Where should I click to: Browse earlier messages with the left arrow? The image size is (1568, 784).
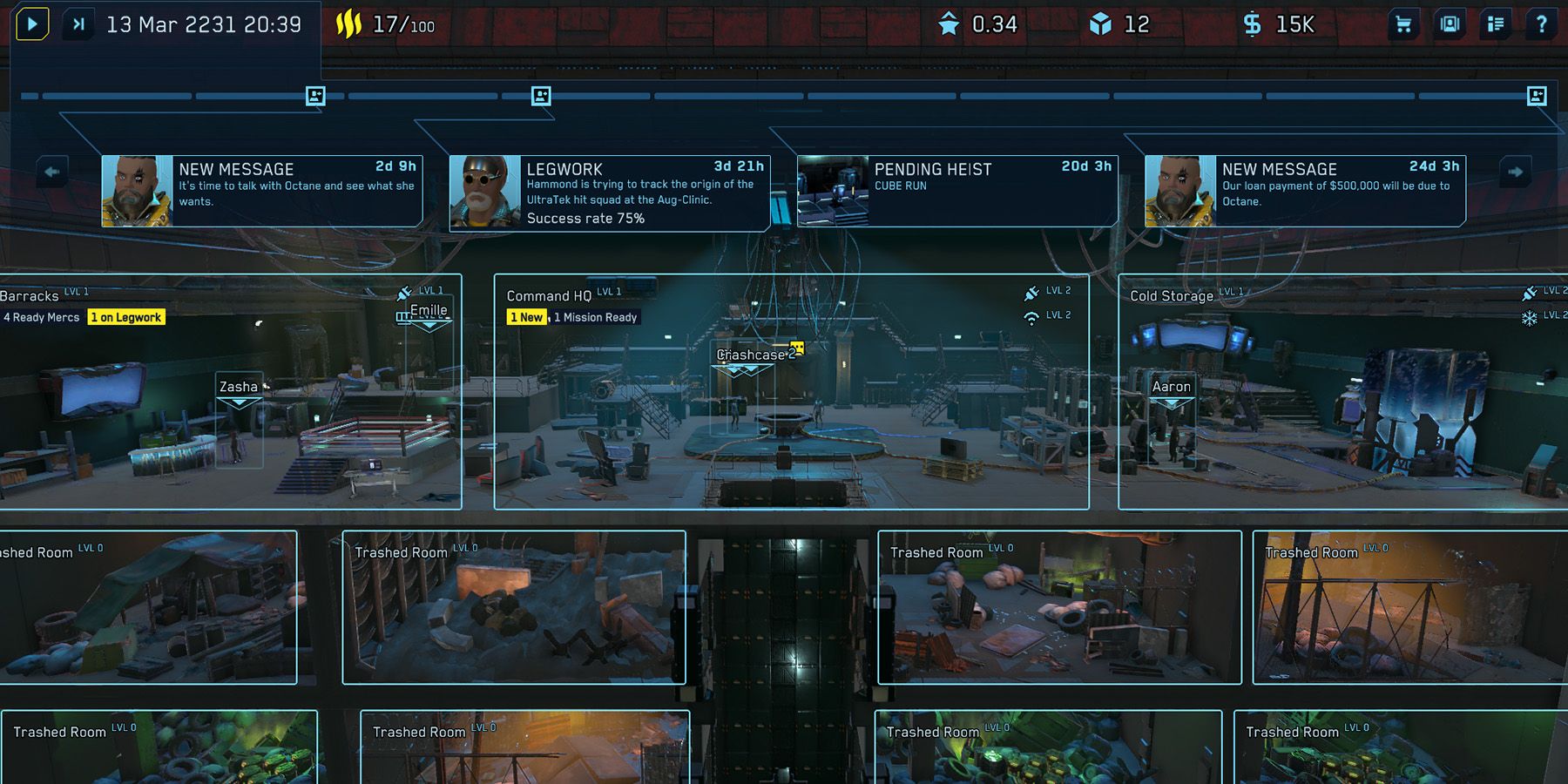pyautogui.click(x=54, y=172)
